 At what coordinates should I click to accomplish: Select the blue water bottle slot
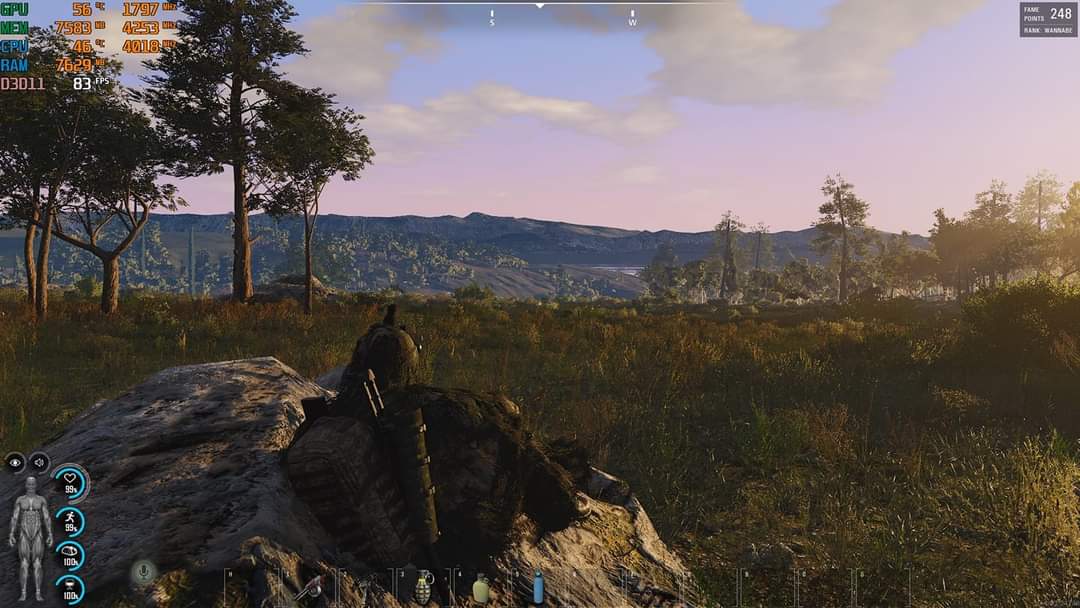pos(538,586)
